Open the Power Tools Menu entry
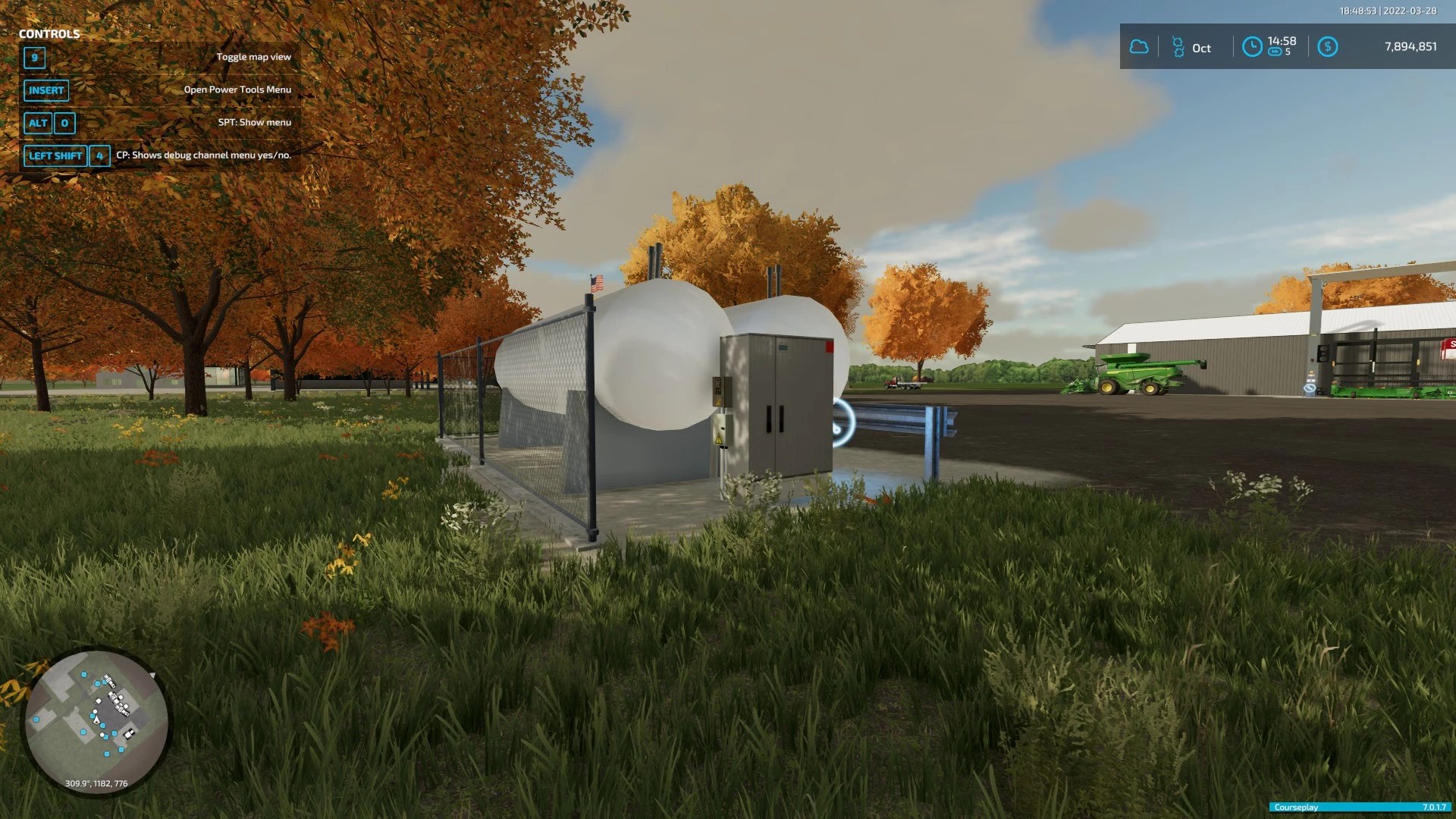Image resolution: width=1456 pixels, height=819 pixels. [x=237, y=89]
